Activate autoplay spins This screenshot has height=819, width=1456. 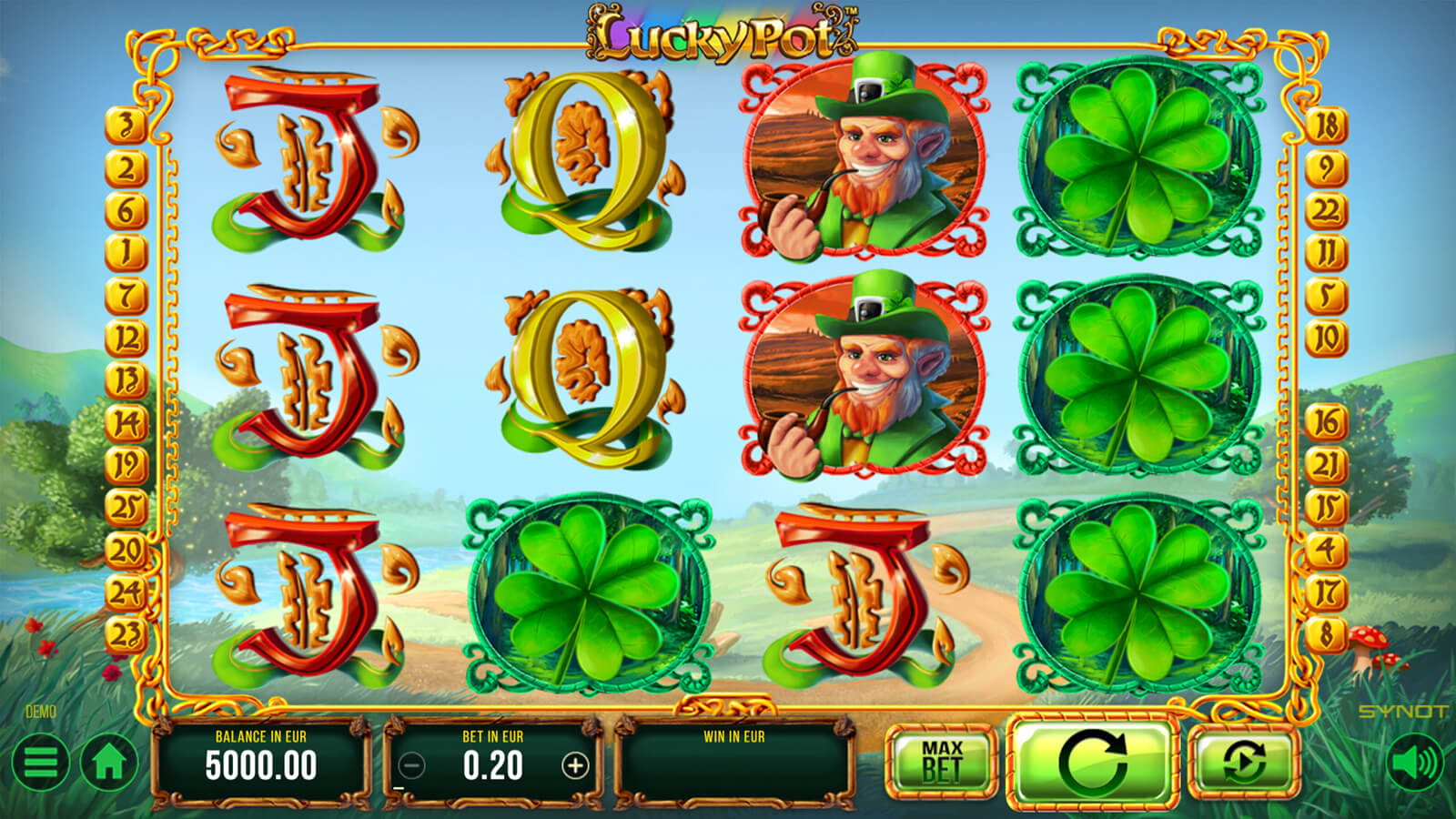(1244, 762)
